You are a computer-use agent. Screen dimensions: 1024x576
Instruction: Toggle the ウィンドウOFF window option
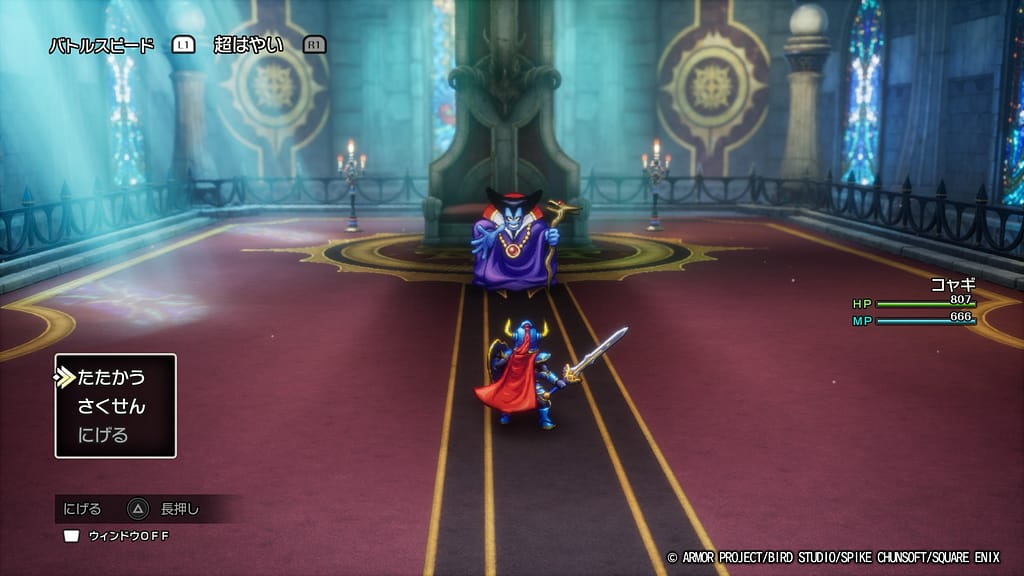118,536
